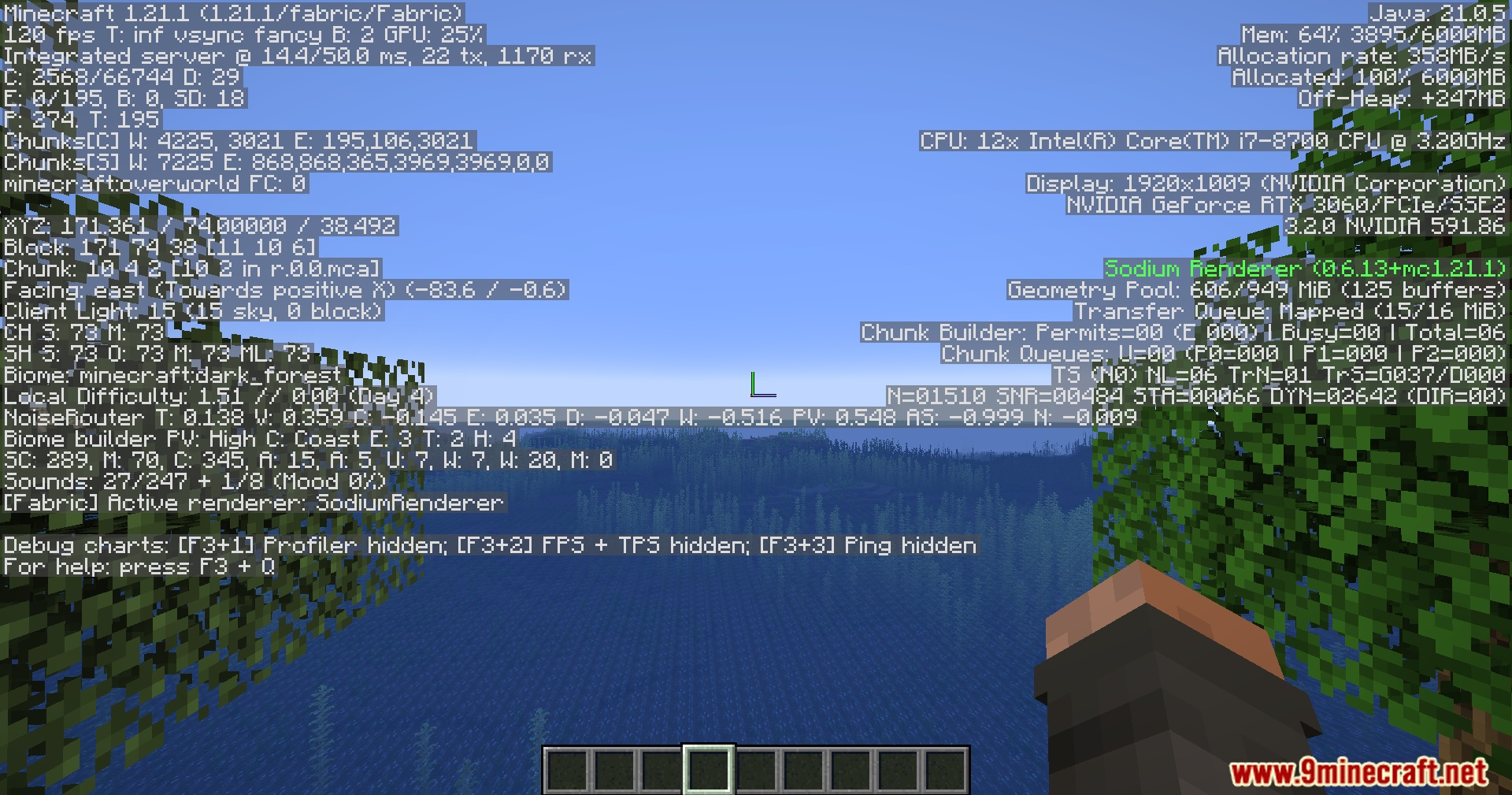Expand the NoiseRouter values line

[567, 417]
